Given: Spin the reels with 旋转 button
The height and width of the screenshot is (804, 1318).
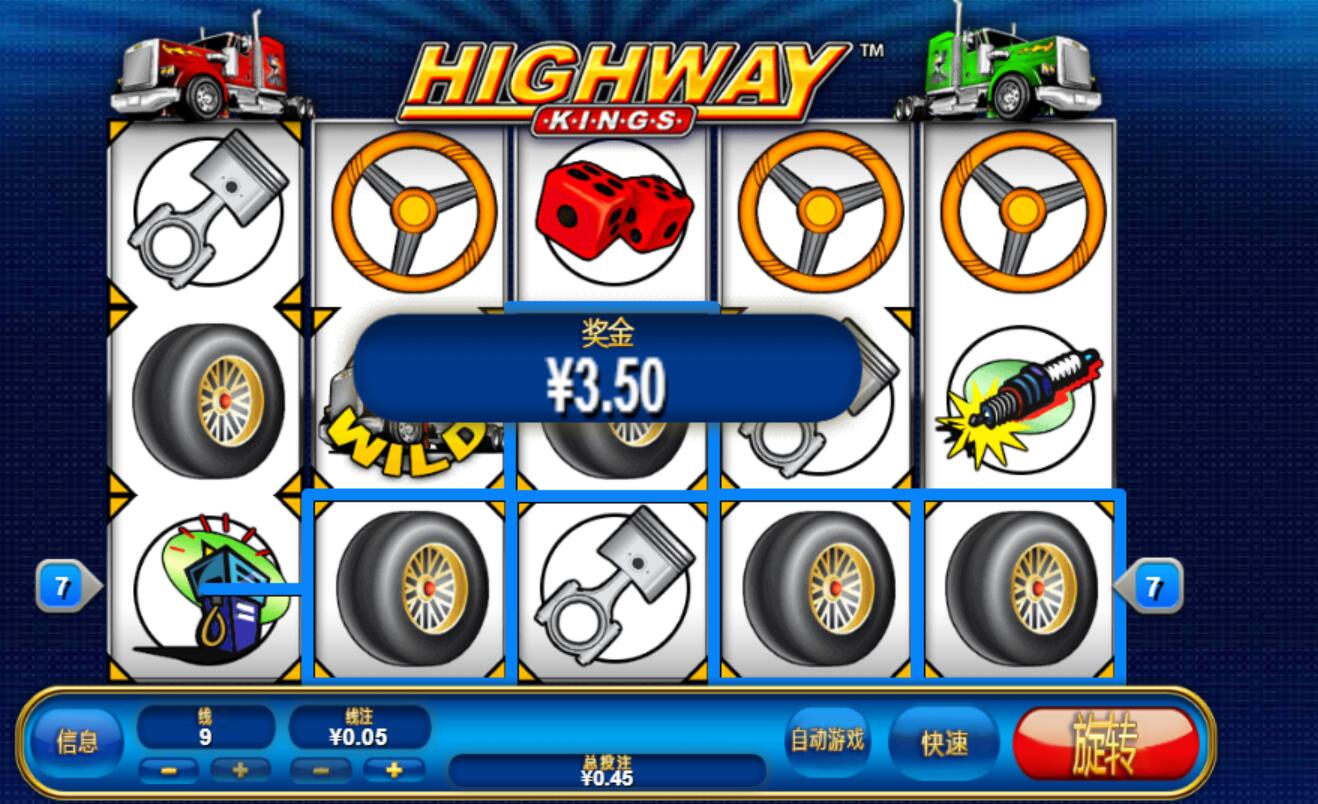Looking at the screenshot, I should [x=1105, y=744].
